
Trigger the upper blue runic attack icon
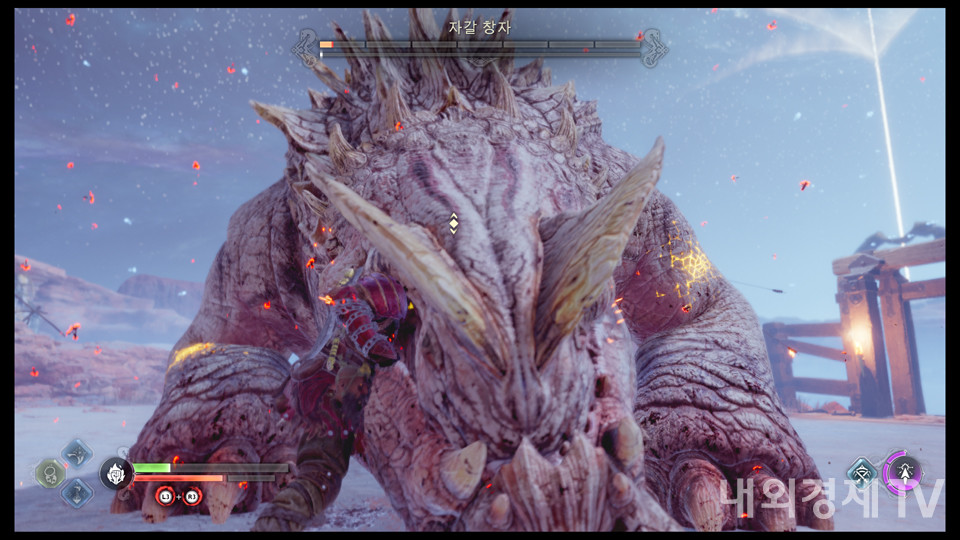[77, 453]
